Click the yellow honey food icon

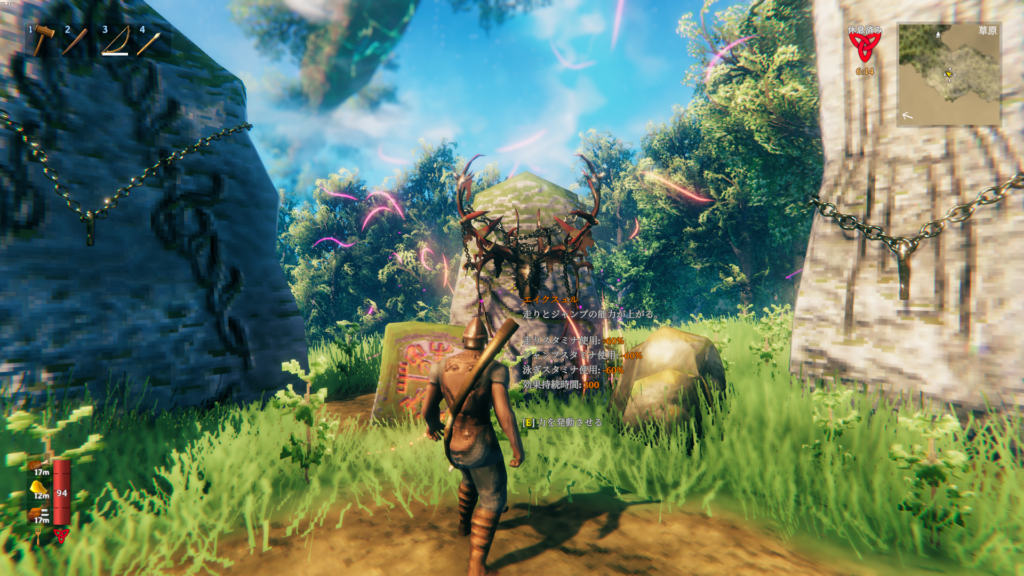pos(43,488)
